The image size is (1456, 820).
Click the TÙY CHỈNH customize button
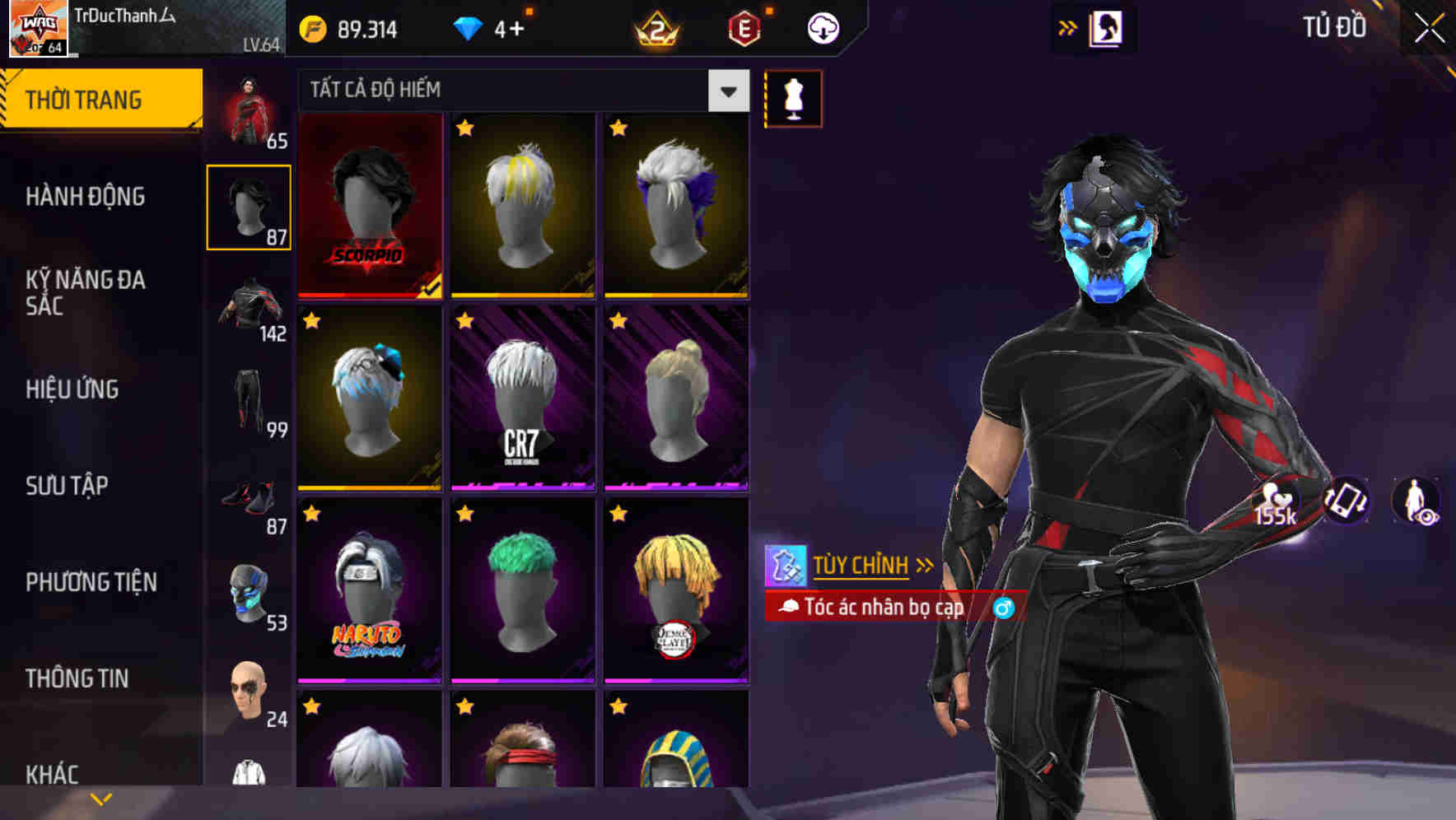(860, 565)
